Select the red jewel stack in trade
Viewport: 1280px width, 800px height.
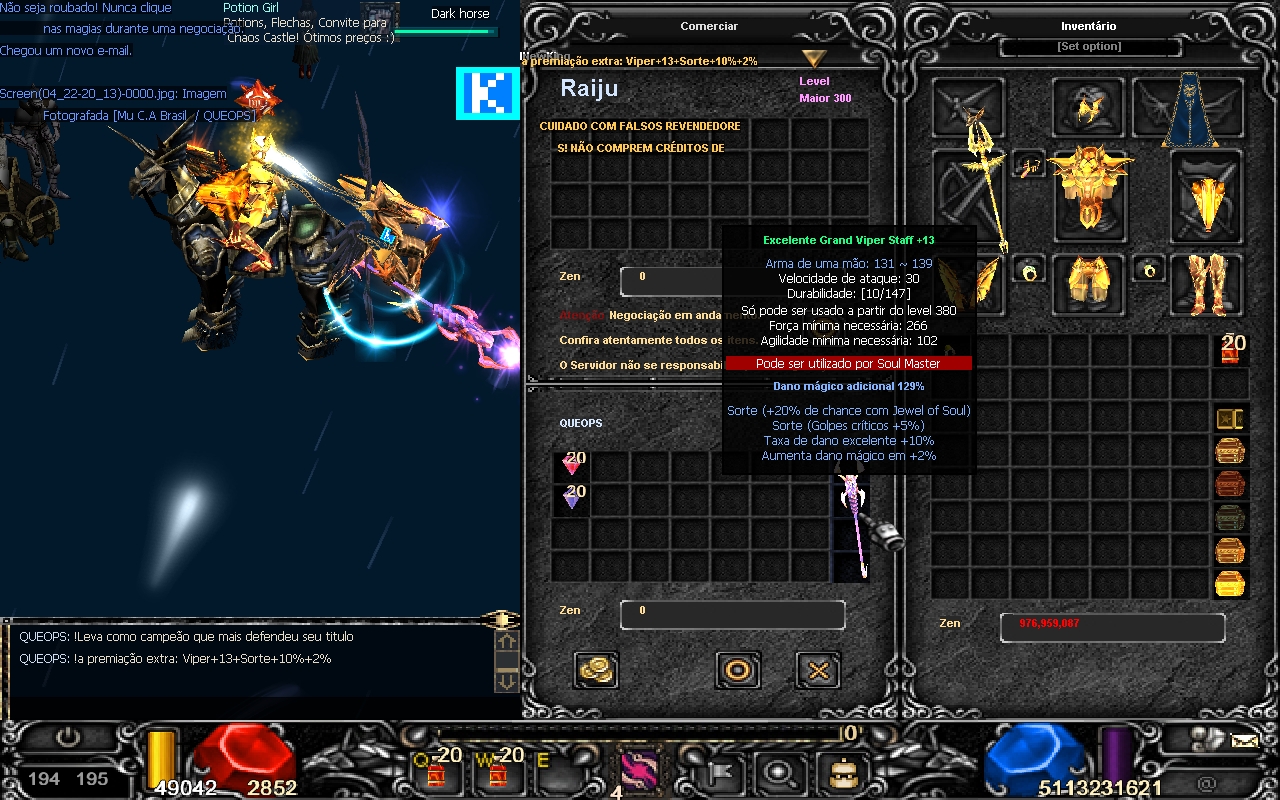tap(572, 466)
